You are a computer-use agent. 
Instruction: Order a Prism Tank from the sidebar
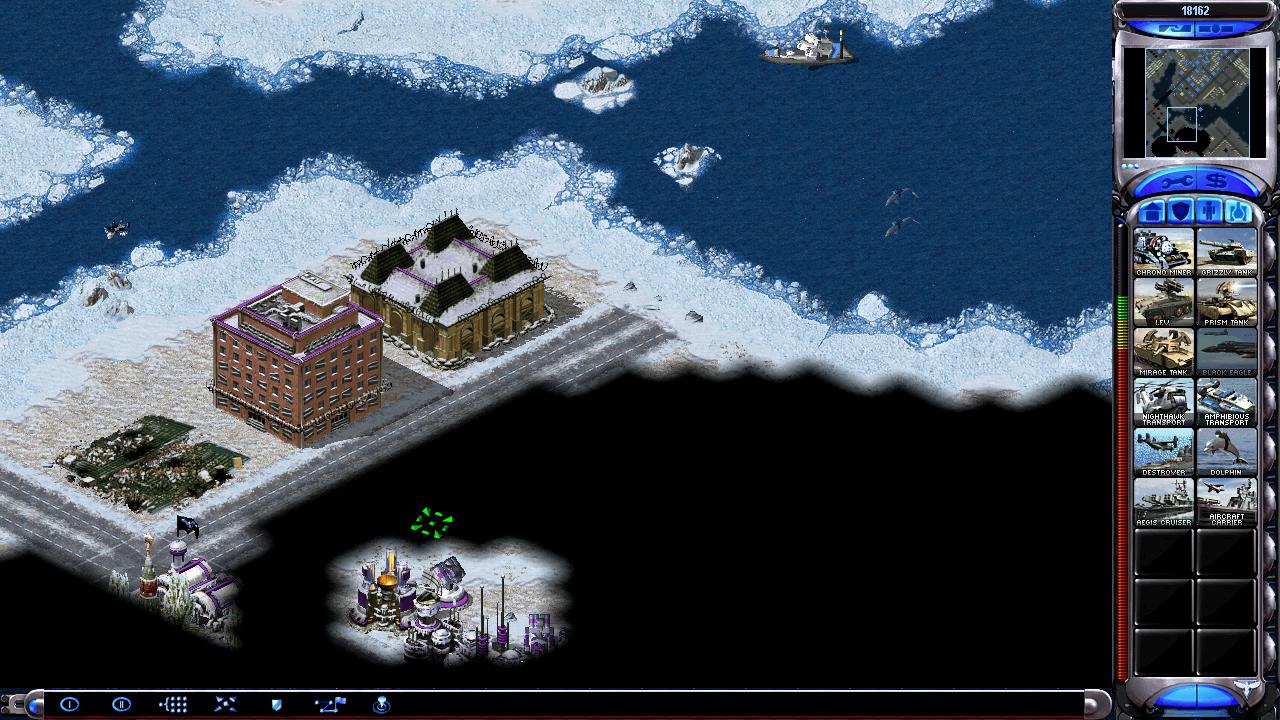(x=1226, y=302)
